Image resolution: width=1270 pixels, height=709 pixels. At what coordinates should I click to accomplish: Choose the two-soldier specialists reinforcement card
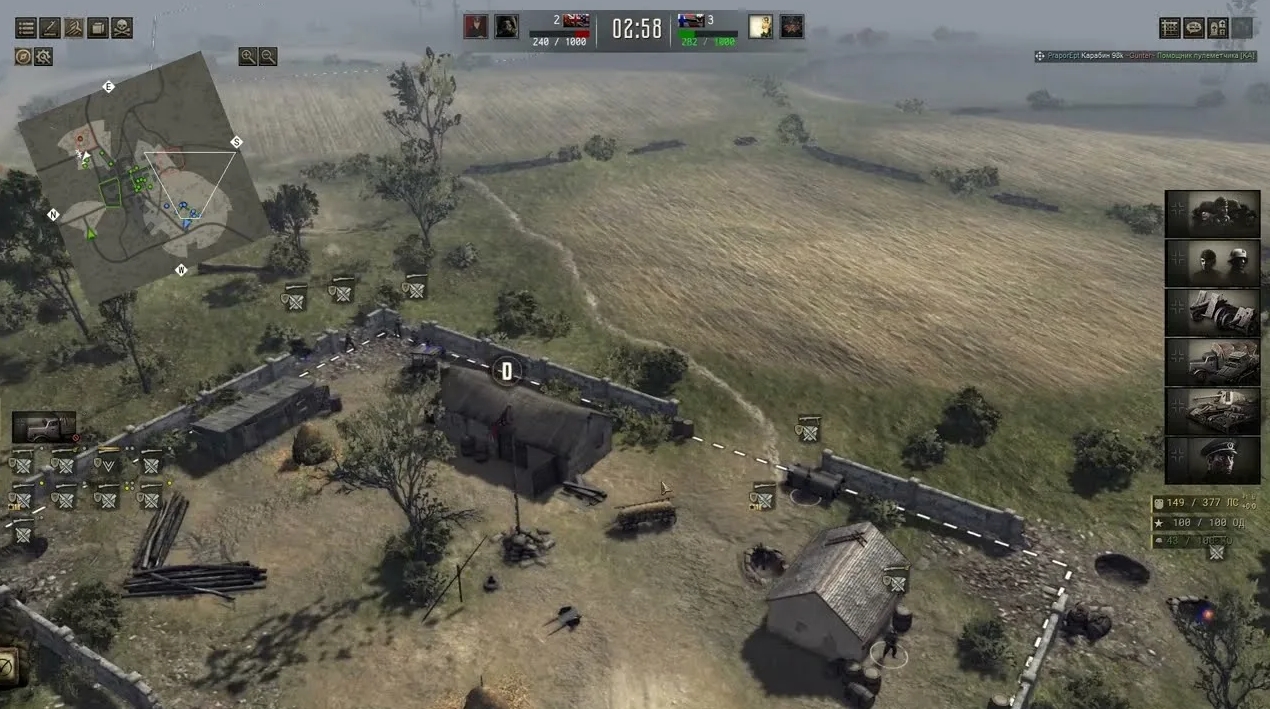[x=1212, y=263]
